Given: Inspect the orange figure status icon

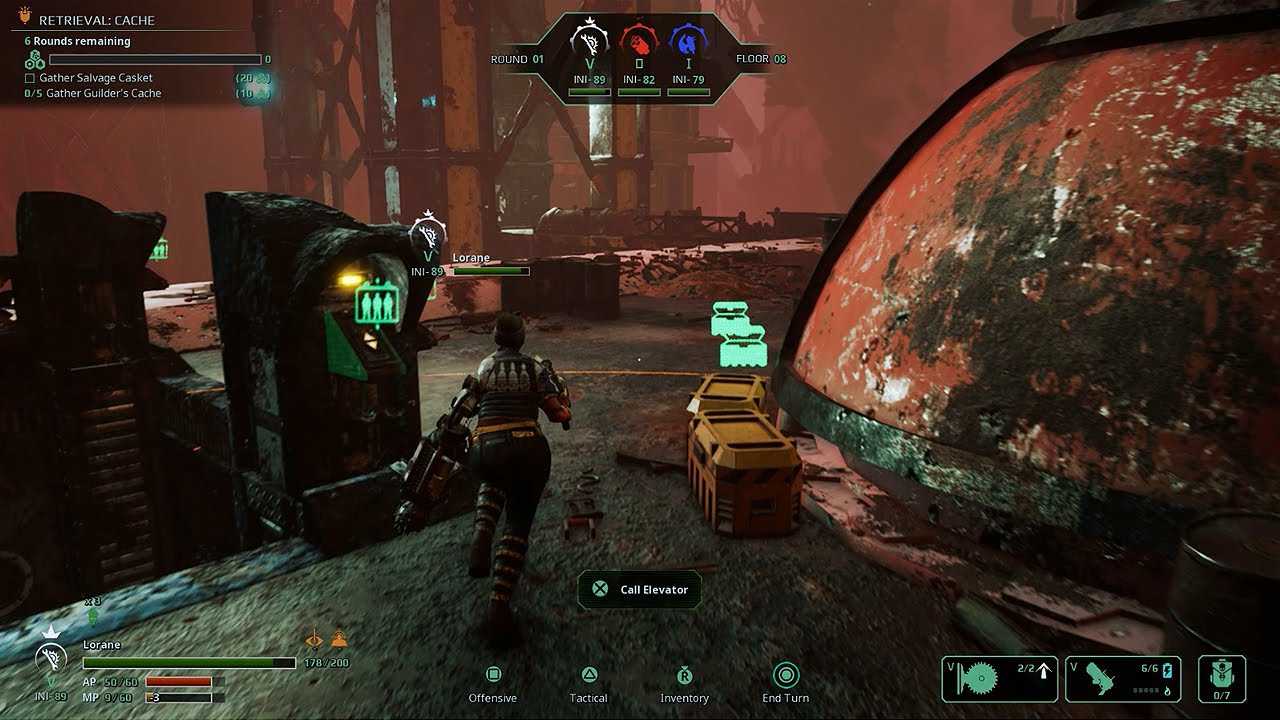Looking at the screenshot, I should pyautogui.click(x=339, y=639).
